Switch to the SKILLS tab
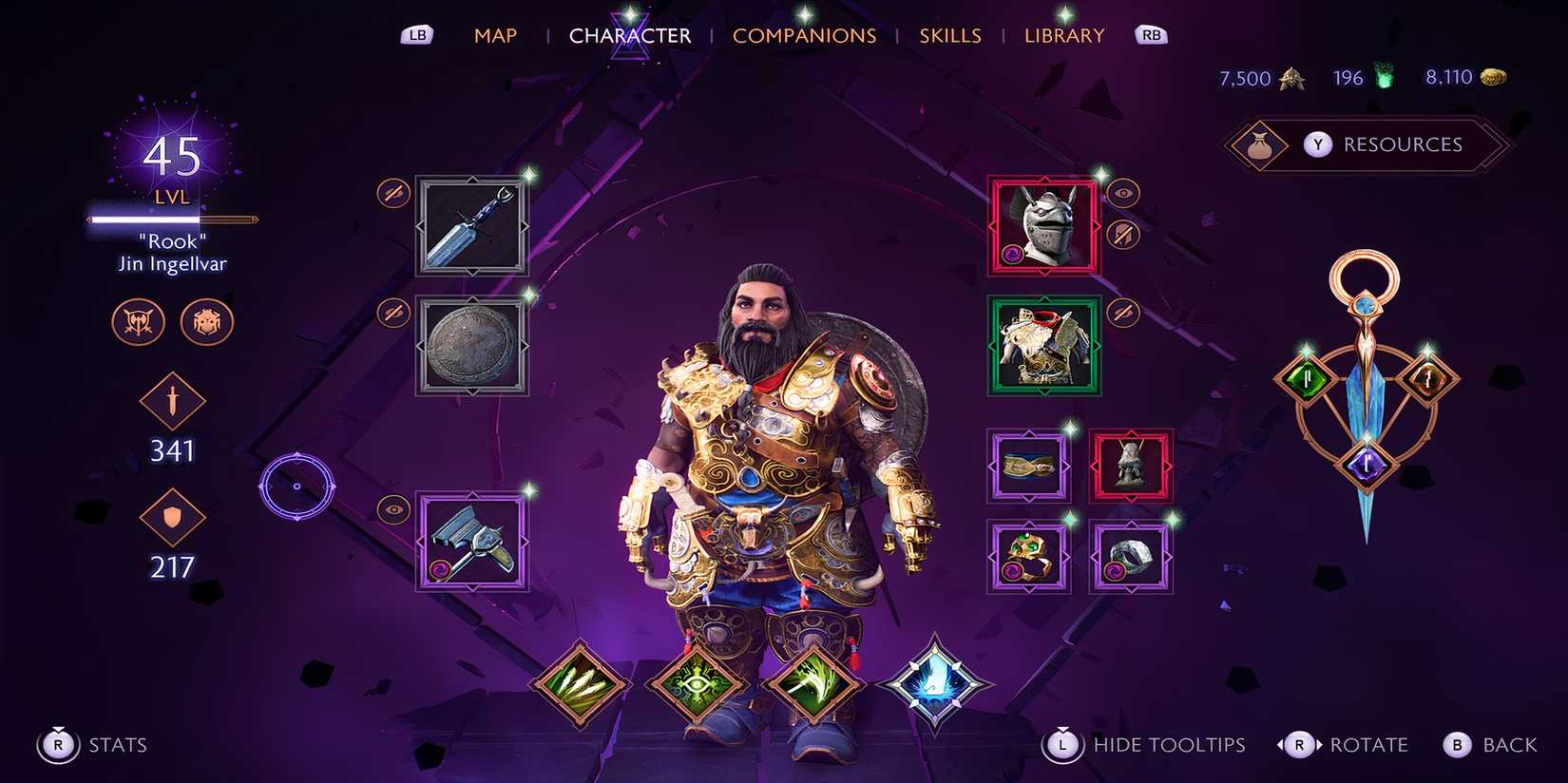This screenshot has height=783, width=1568. 950,35
